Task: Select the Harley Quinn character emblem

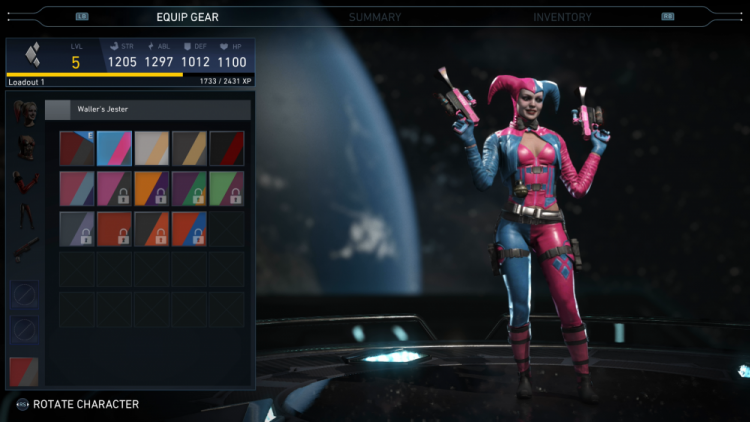Action: (x=31, y=55)
